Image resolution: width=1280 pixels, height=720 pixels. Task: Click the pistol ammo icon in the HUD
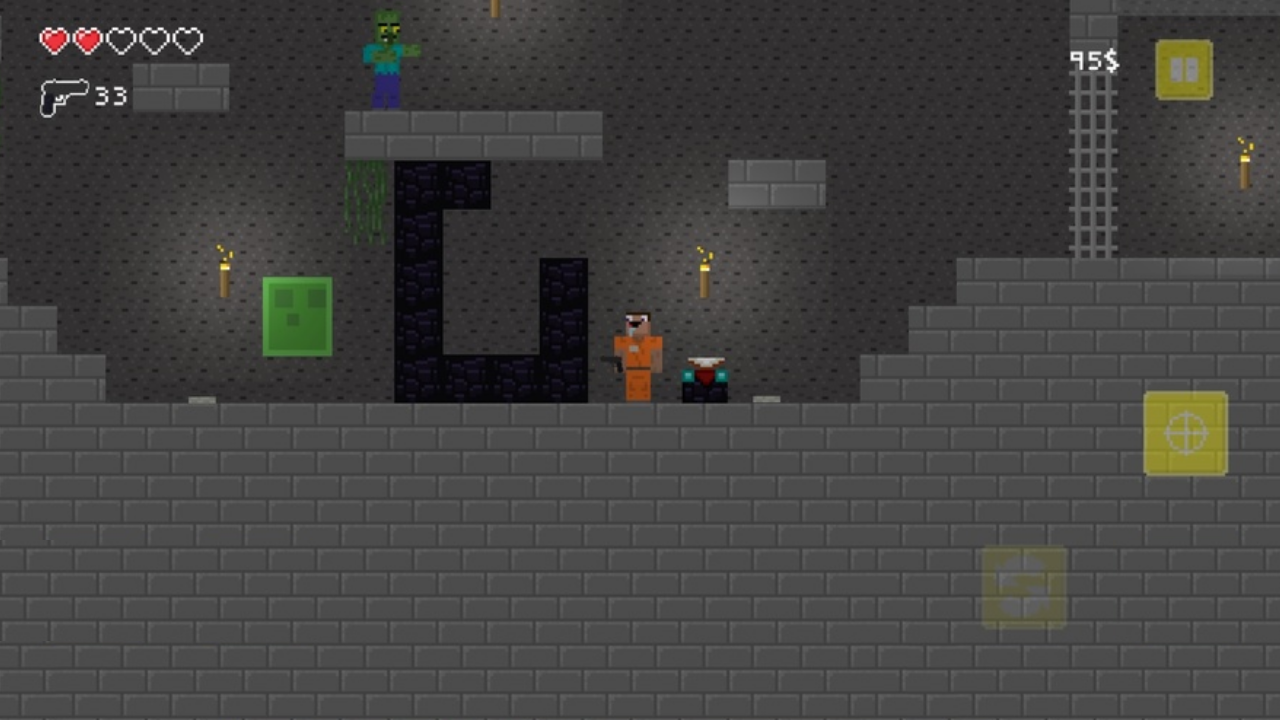coord(62,97)
